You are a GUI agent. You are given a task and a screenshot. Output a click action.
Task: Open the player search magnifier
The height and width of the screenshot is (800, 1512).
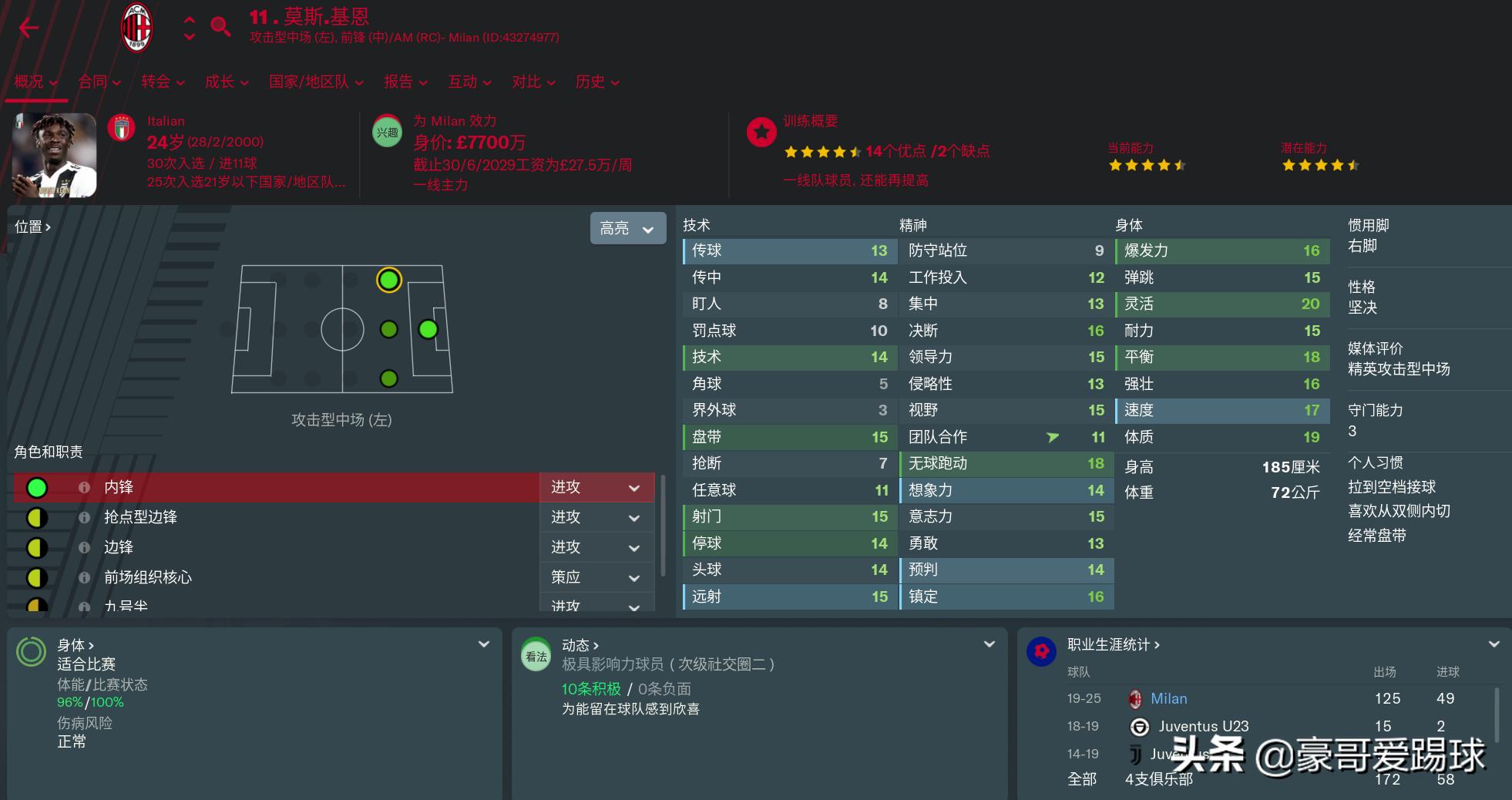point(220,25)
